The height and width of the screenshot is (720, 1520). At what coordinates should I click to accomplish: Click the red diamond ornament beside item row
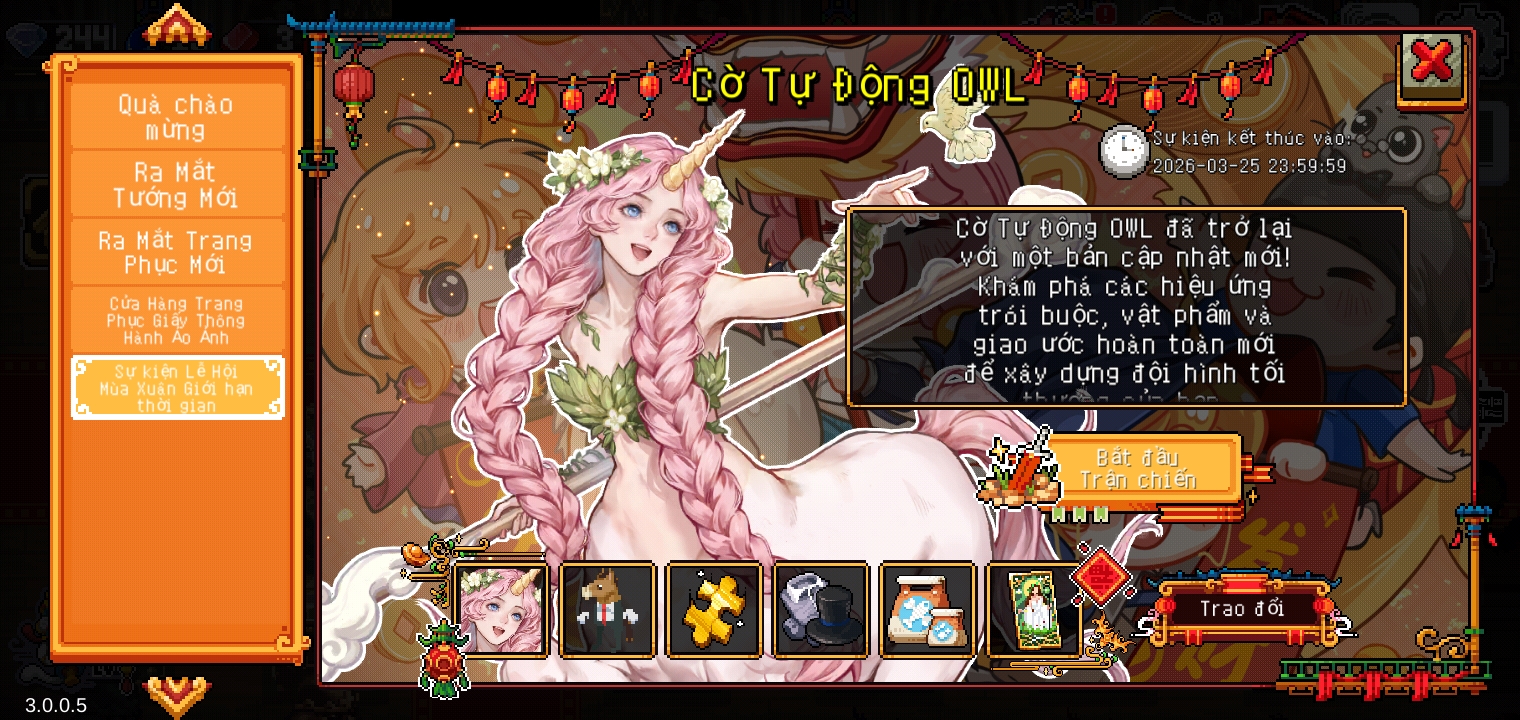(1103, 578)
